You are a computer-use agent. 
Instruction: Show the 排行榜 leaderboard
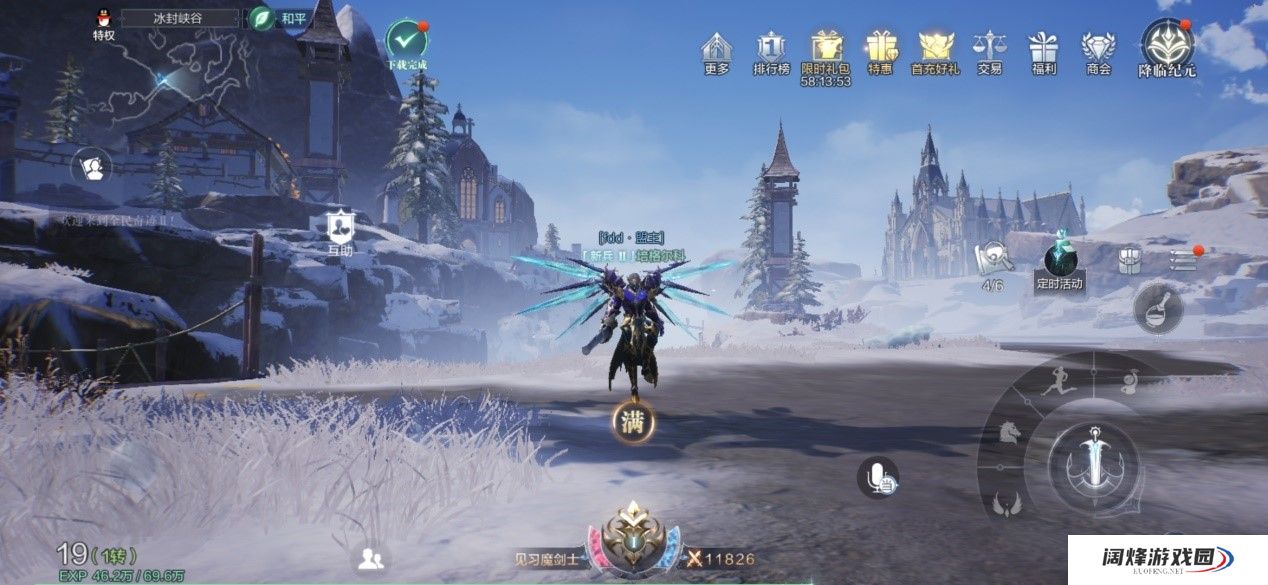(x=771, y=48)
